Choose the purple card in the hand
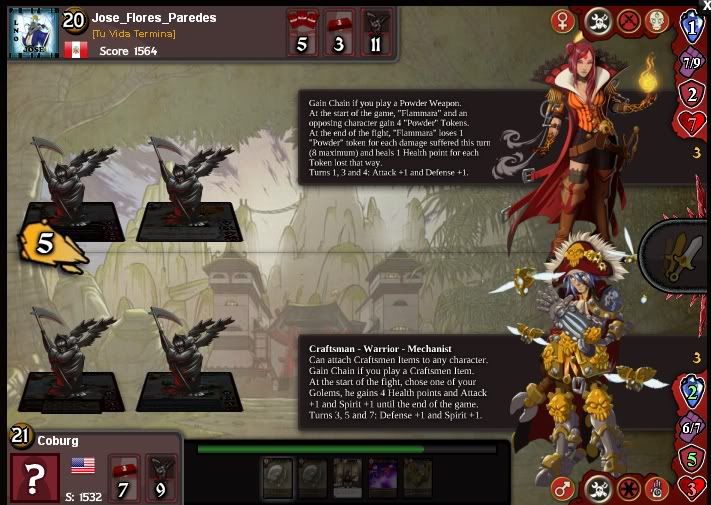711x505 pixels. coord(384,476)
